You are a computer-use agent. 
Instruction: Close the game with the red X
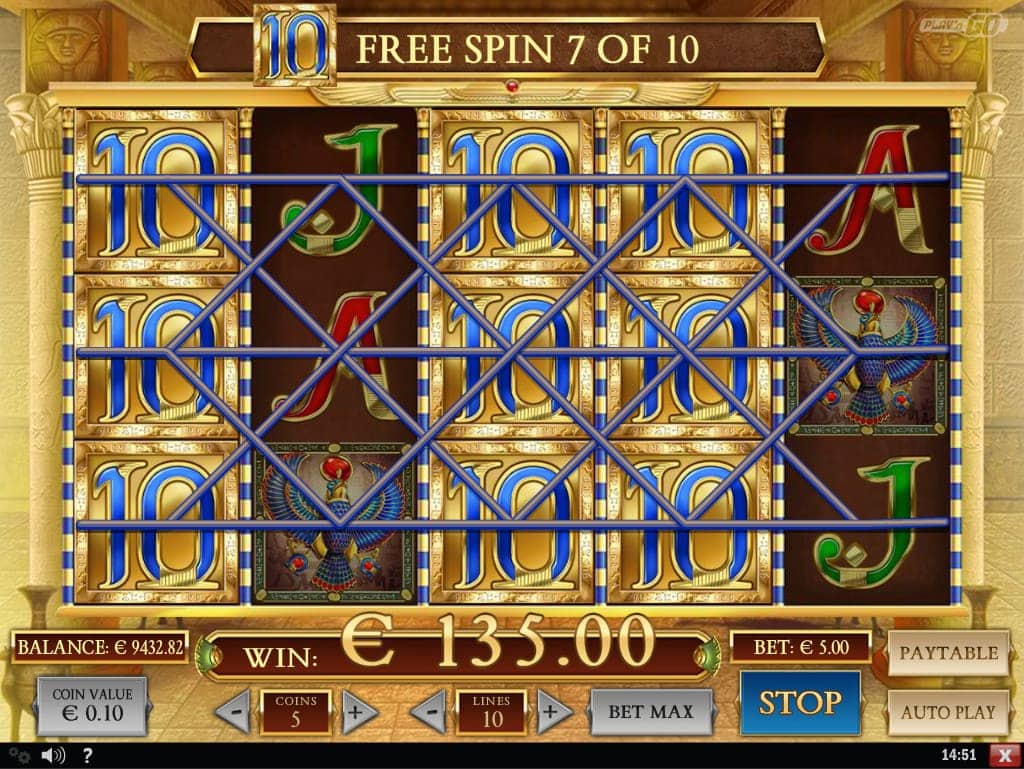pyautogui.click(x=1003, y=755)
